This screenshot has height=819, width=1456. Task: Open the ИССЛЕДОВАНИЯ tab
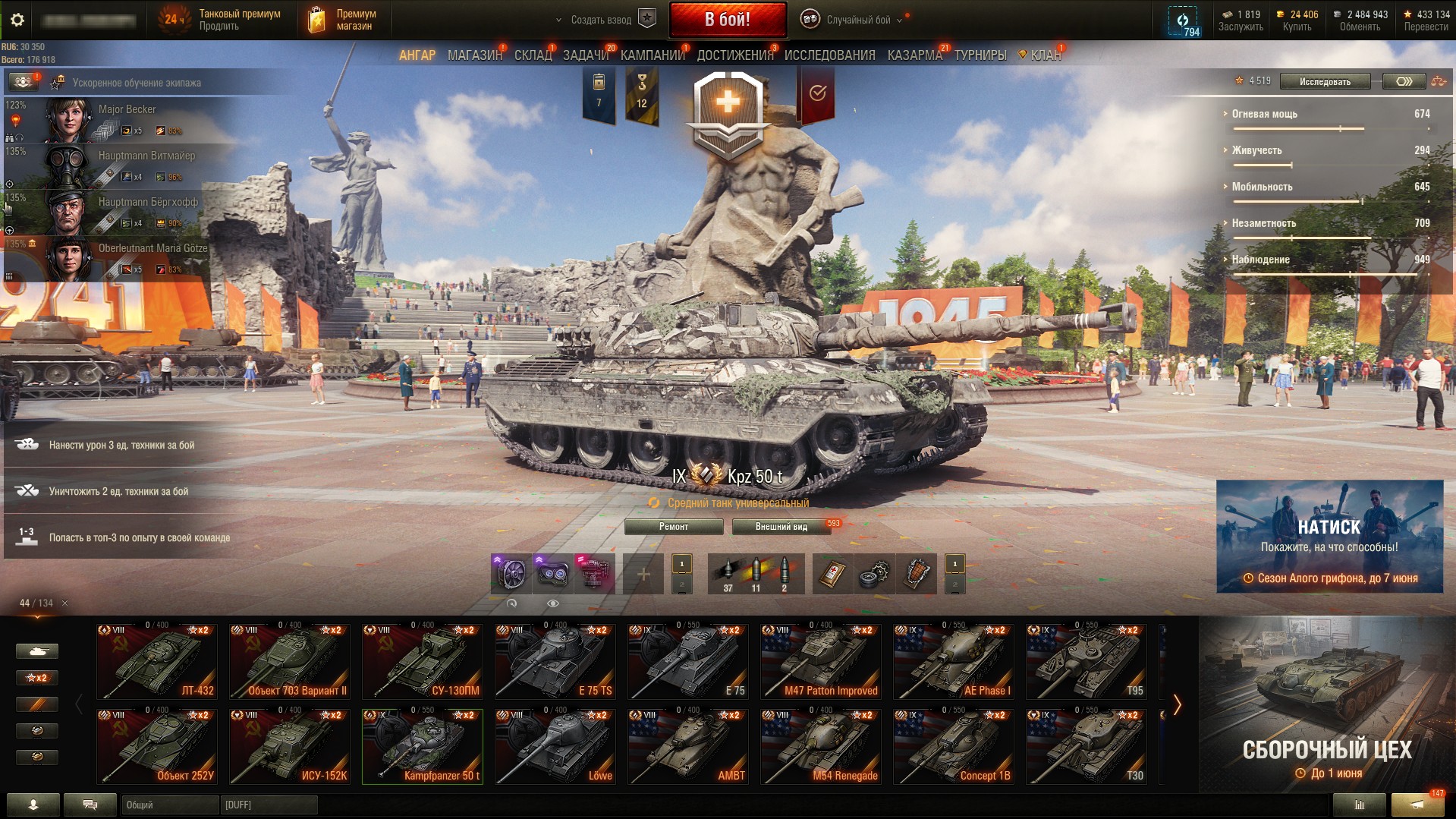(829, 55)
